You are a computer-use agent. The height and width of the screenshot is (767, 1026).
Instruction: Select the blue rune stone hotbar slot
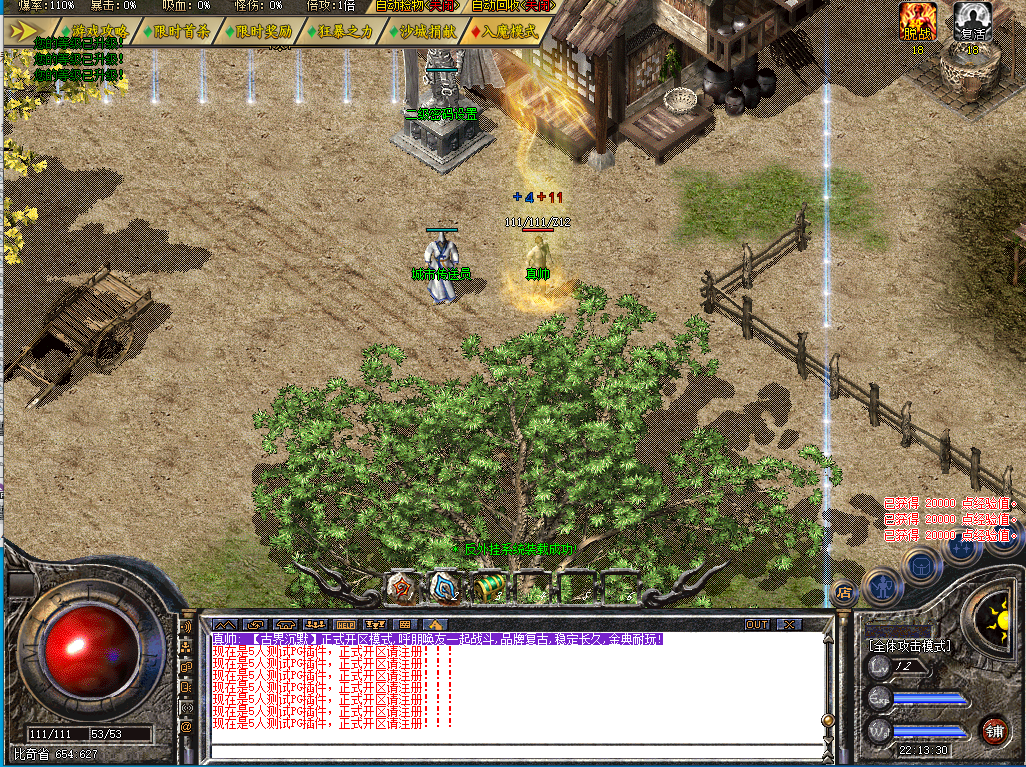(444, 587)
